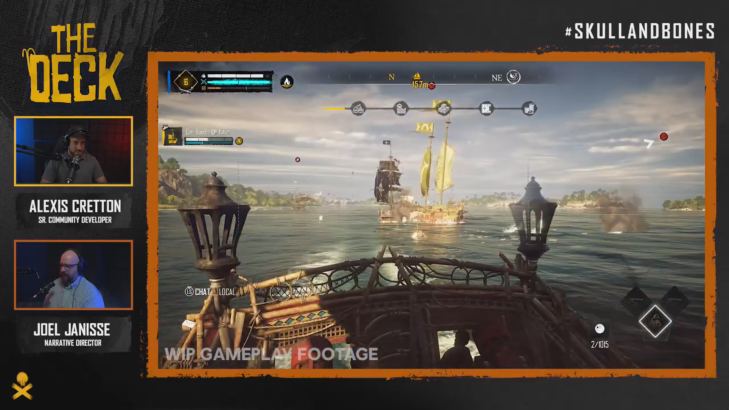Select the highlighted weapon diamond slot
This screenshot has height=410, width=729.
click(x=655, y=320)
